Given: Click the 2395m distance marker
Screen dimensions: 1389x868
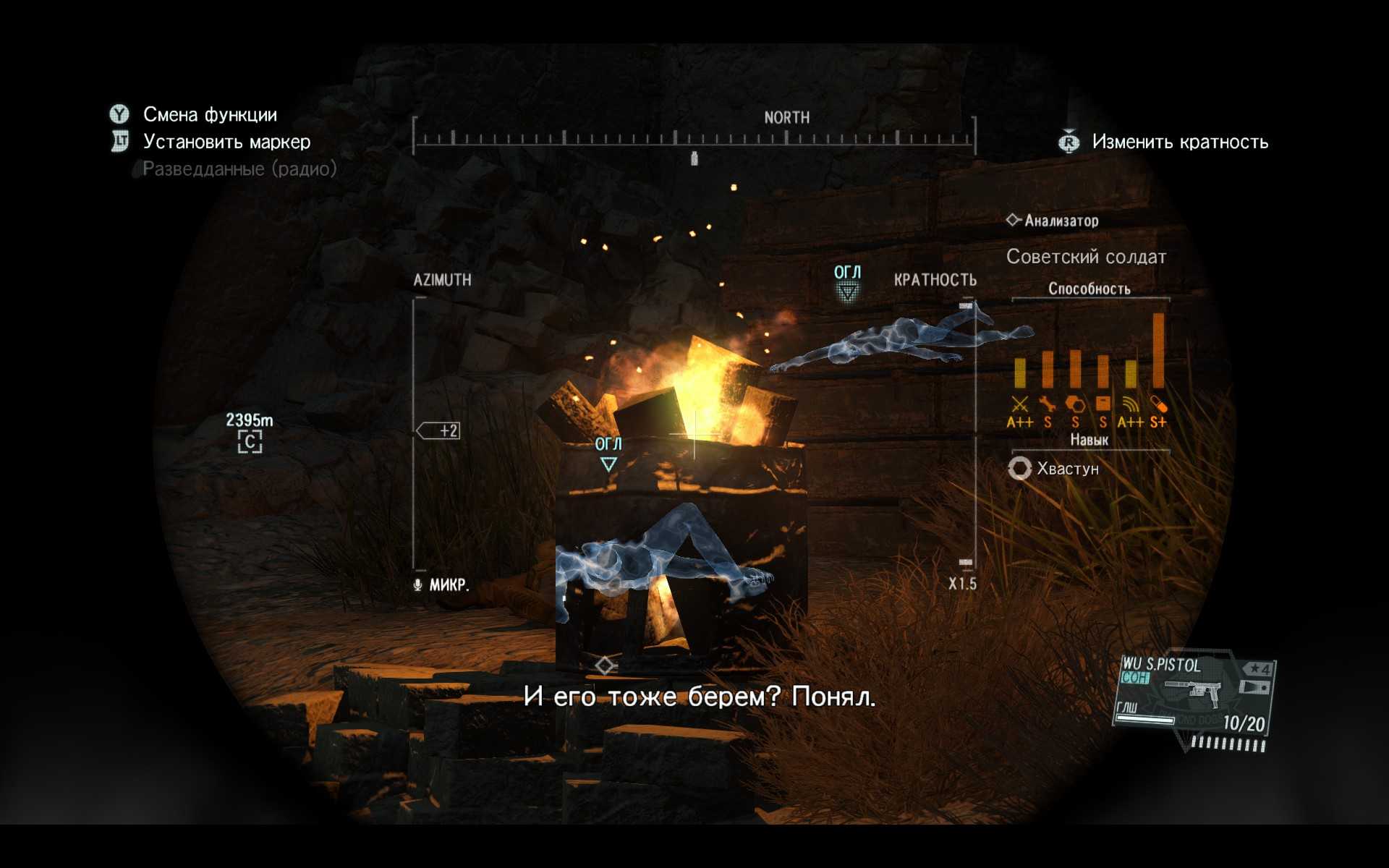Looking at the screenshot, I should pyautogui.click(x=250, y=432).
